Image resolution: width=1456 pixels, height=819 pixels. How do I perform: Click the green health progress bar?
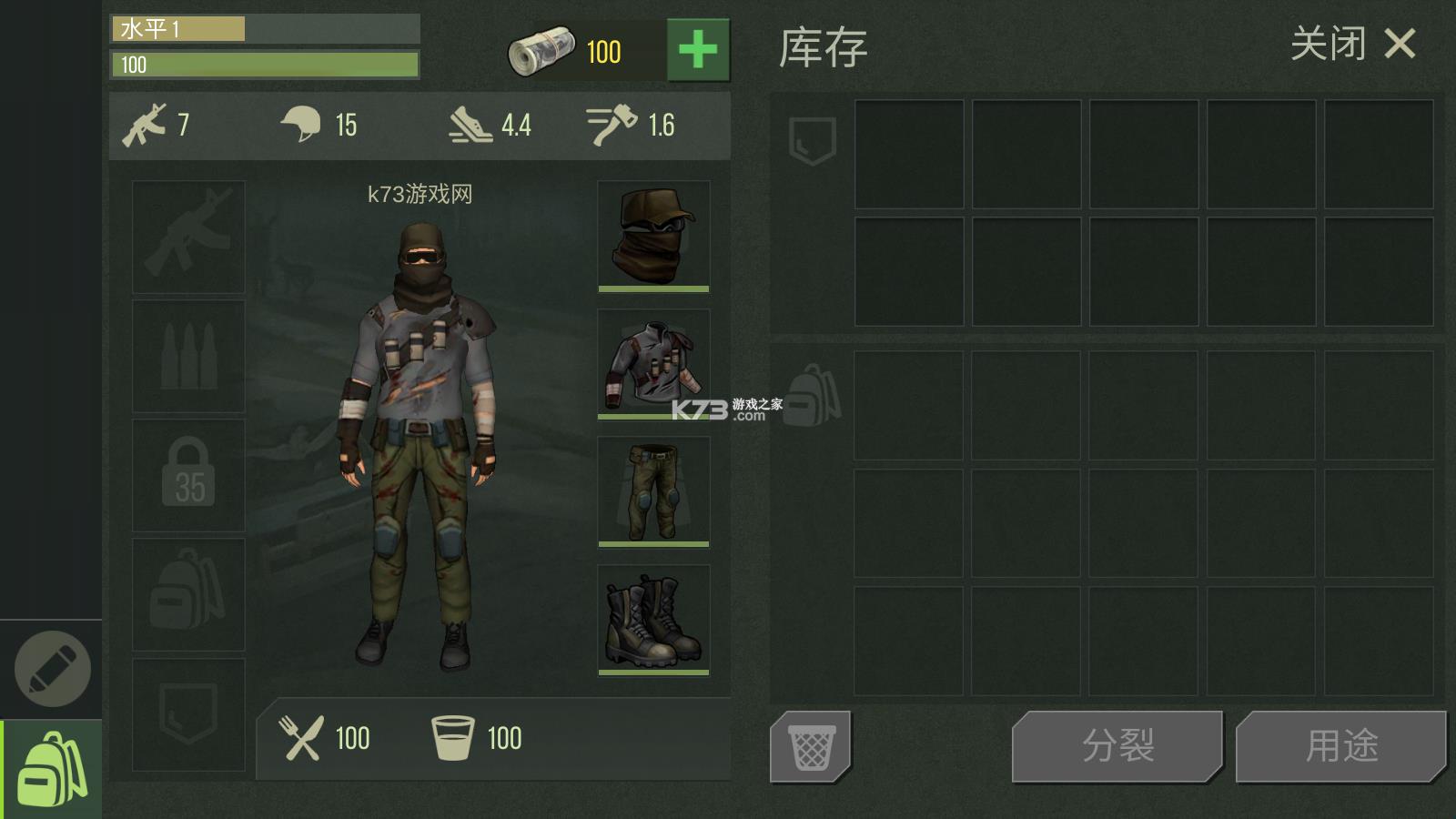point(264,65)
